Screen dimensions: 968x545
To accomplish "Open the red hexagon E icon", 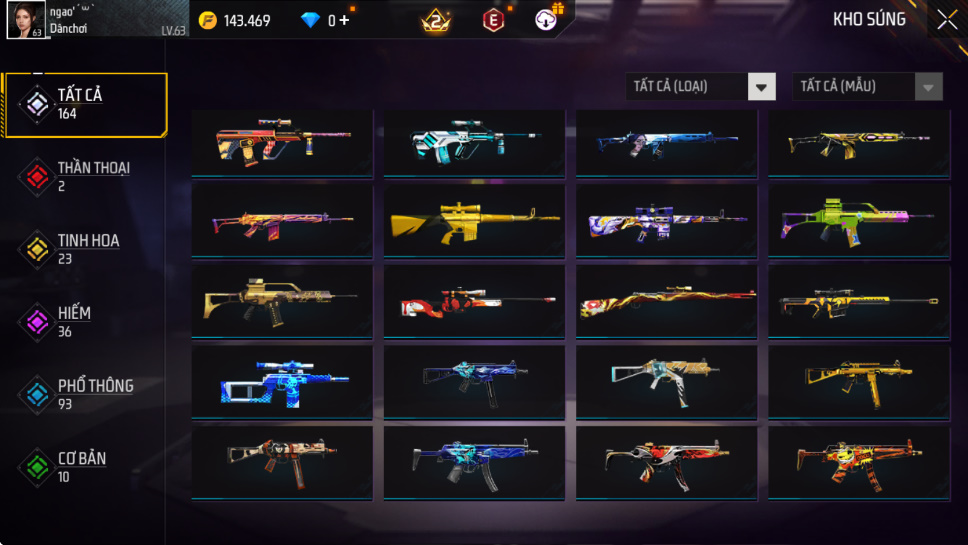I will (493, 20).
